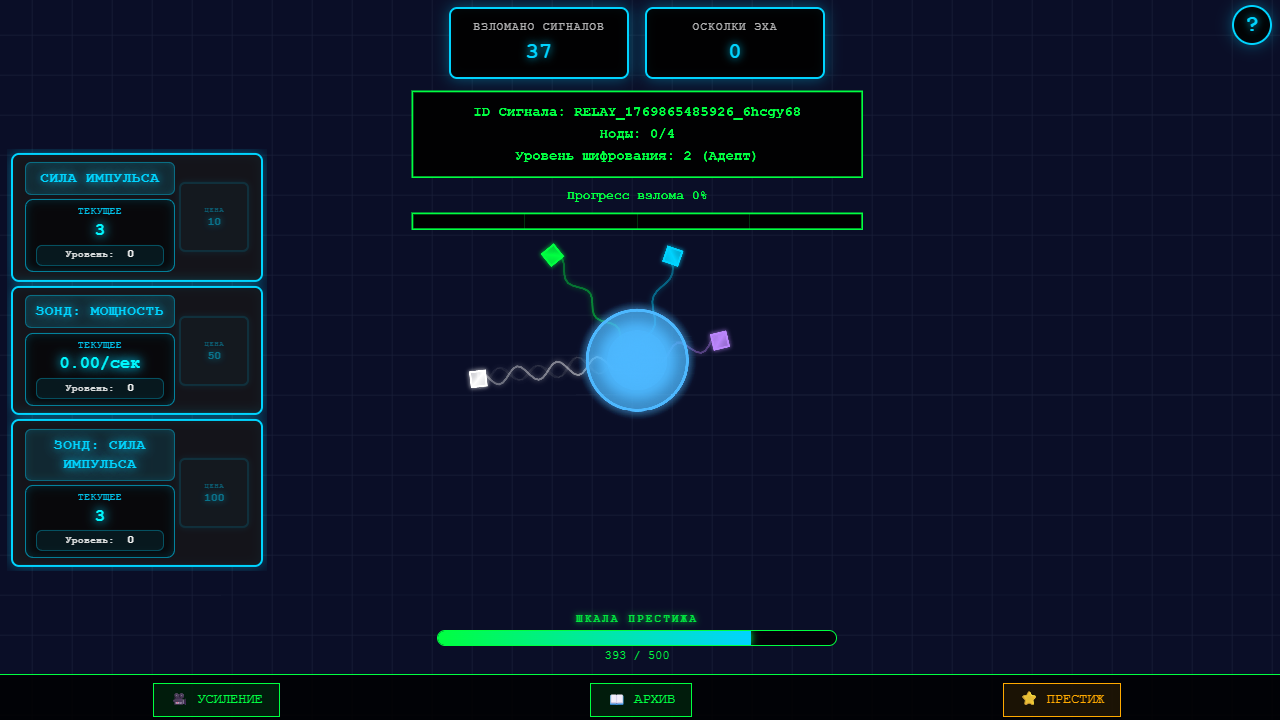Viewport: 1280px width, 720px height.
Task: Click the signal ID info panel
Action: tap(637, 134)
